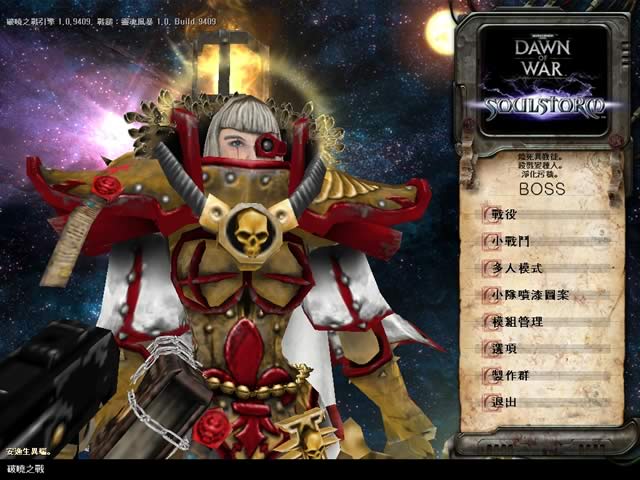Click 退出 to exit the game

504,402
